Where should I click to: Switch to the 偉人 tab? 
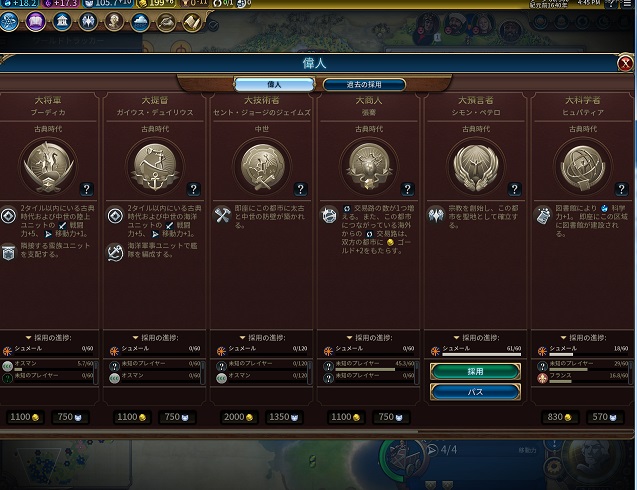[273, 84]
